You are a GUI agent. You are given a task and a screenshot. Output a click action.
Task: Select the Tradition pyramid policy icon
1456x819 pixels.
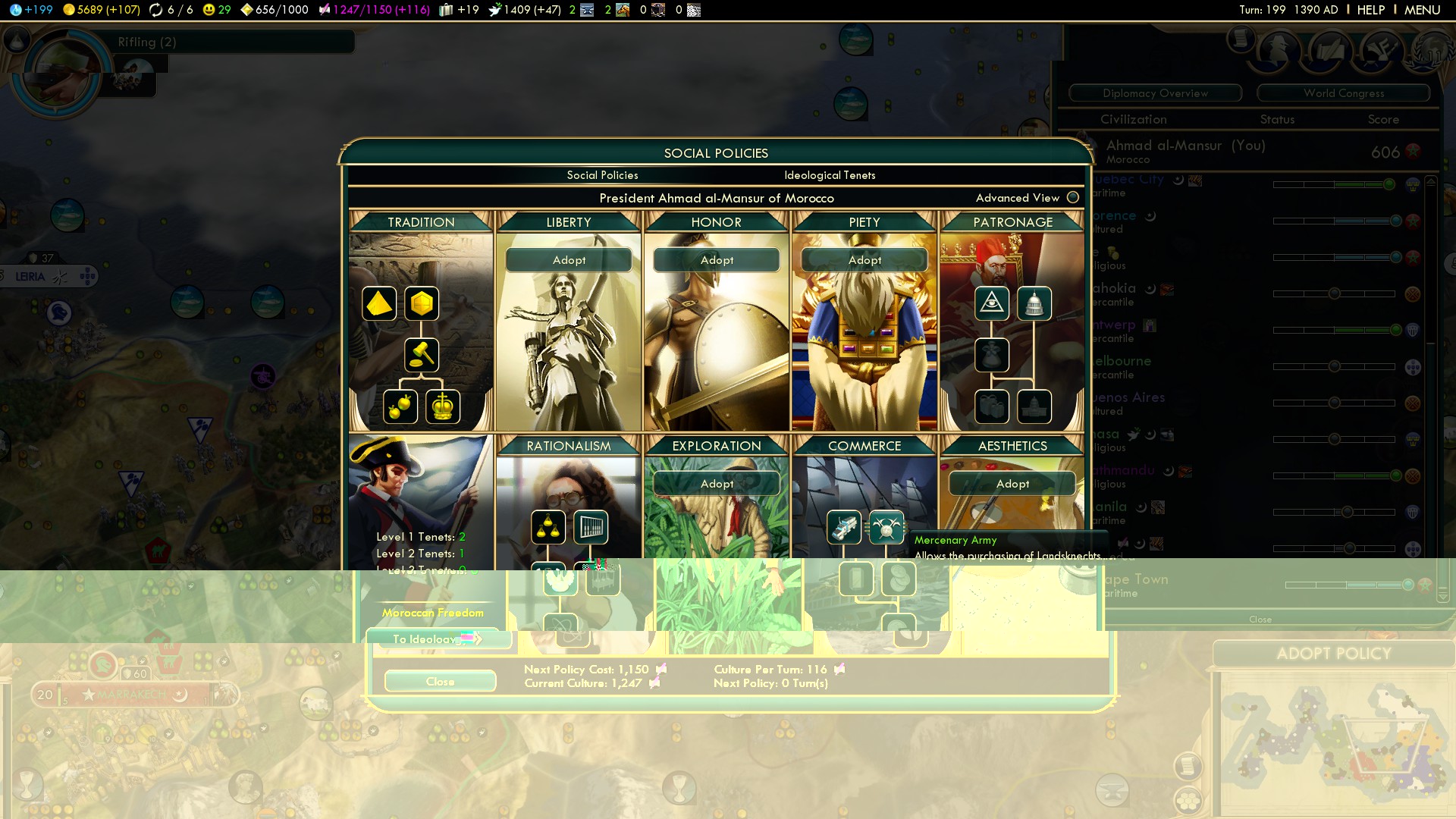379,304
